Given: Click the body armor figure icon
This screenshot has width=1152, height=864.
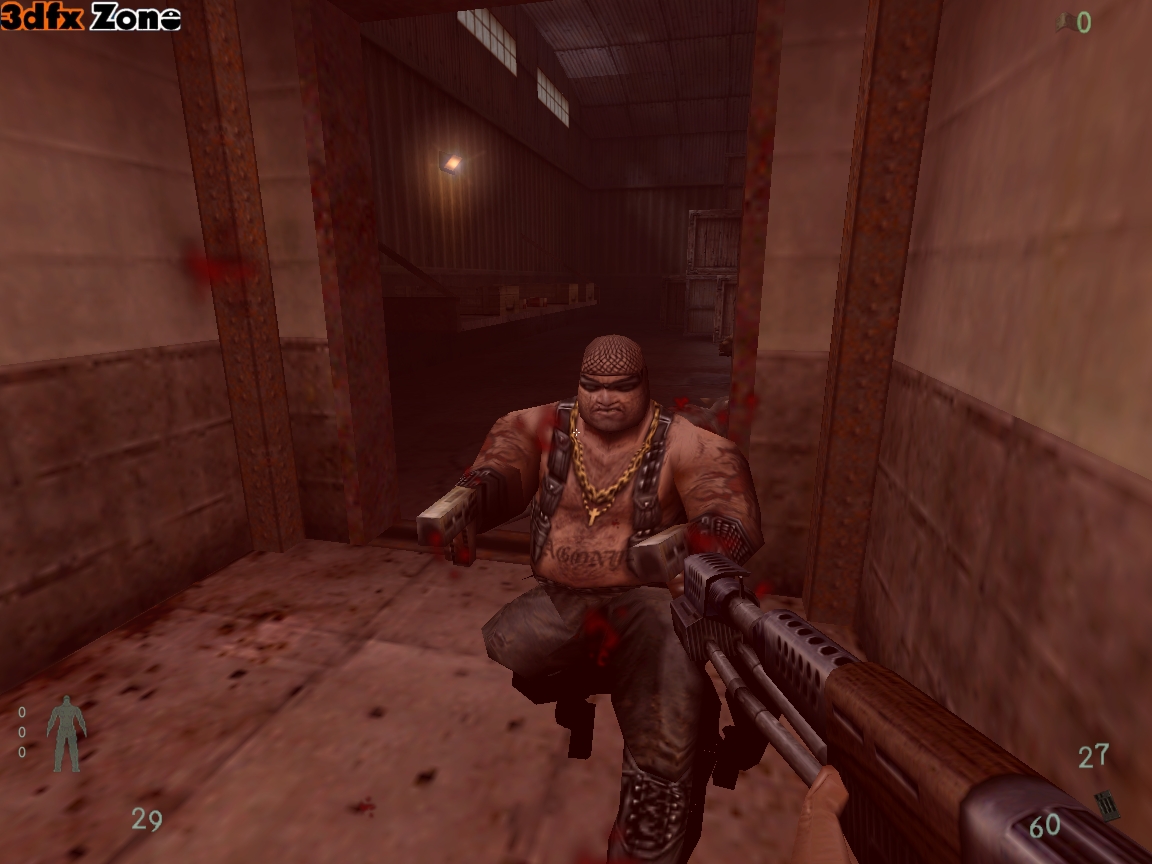Looking at the screenshot, I should click(66, 733).
